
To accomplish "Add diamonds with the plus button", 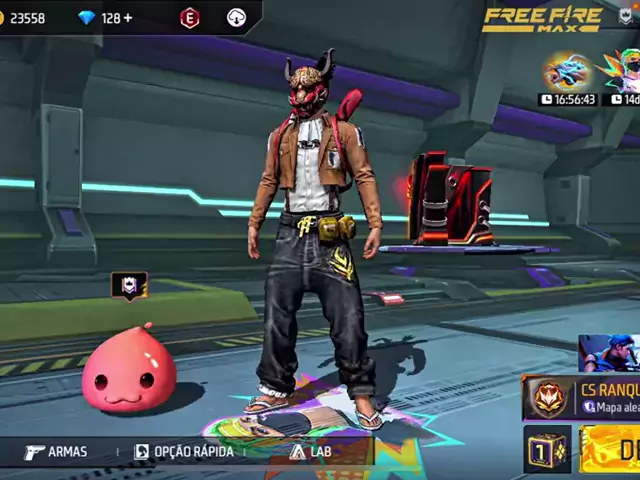I will (127, 18).
